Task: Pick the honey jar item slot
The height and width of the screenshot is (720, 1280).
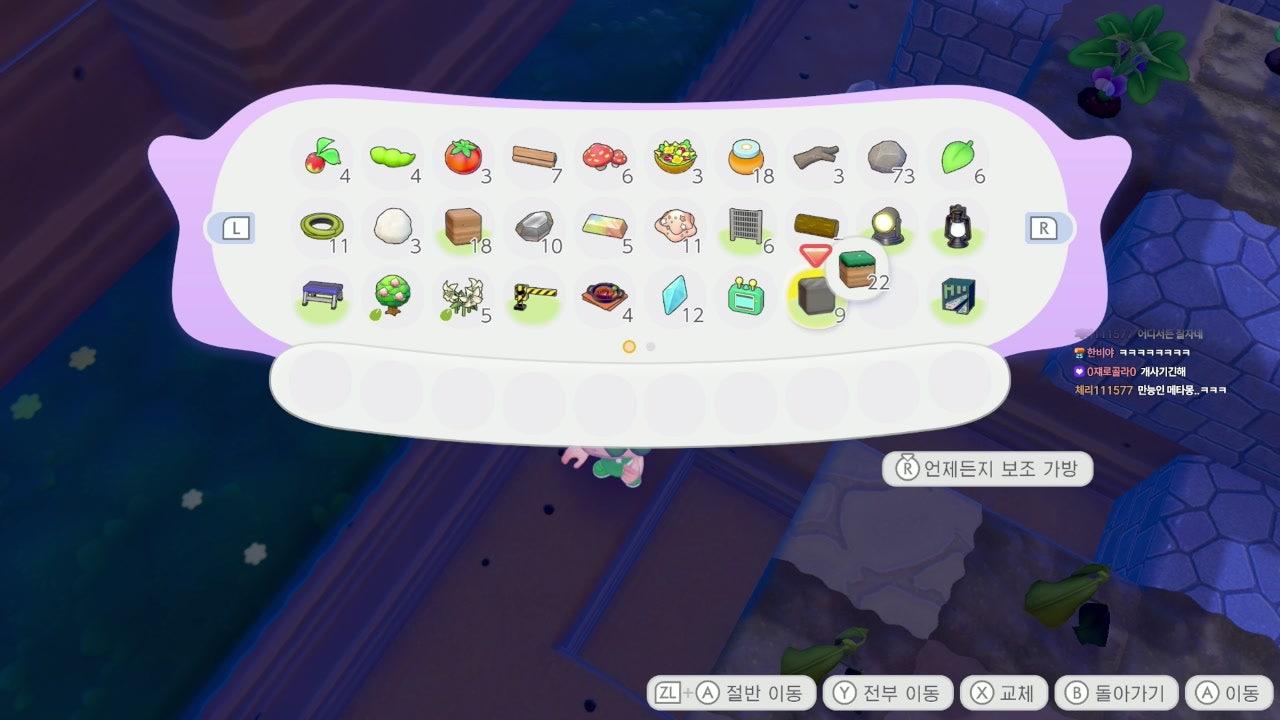Action: (745, 157)
